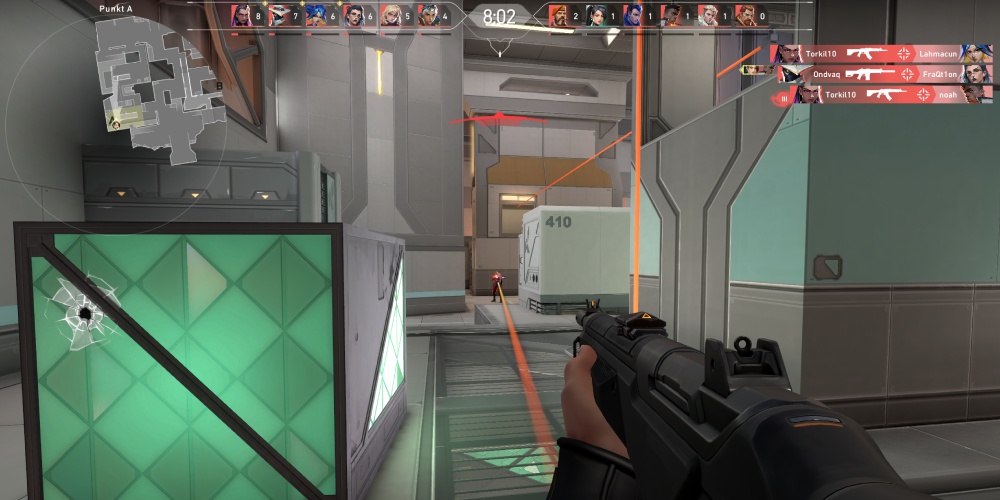Viewport: 1000px width, 500px height.
Task: Spectate the top-bar player with 8 kills
Action: 242,15
